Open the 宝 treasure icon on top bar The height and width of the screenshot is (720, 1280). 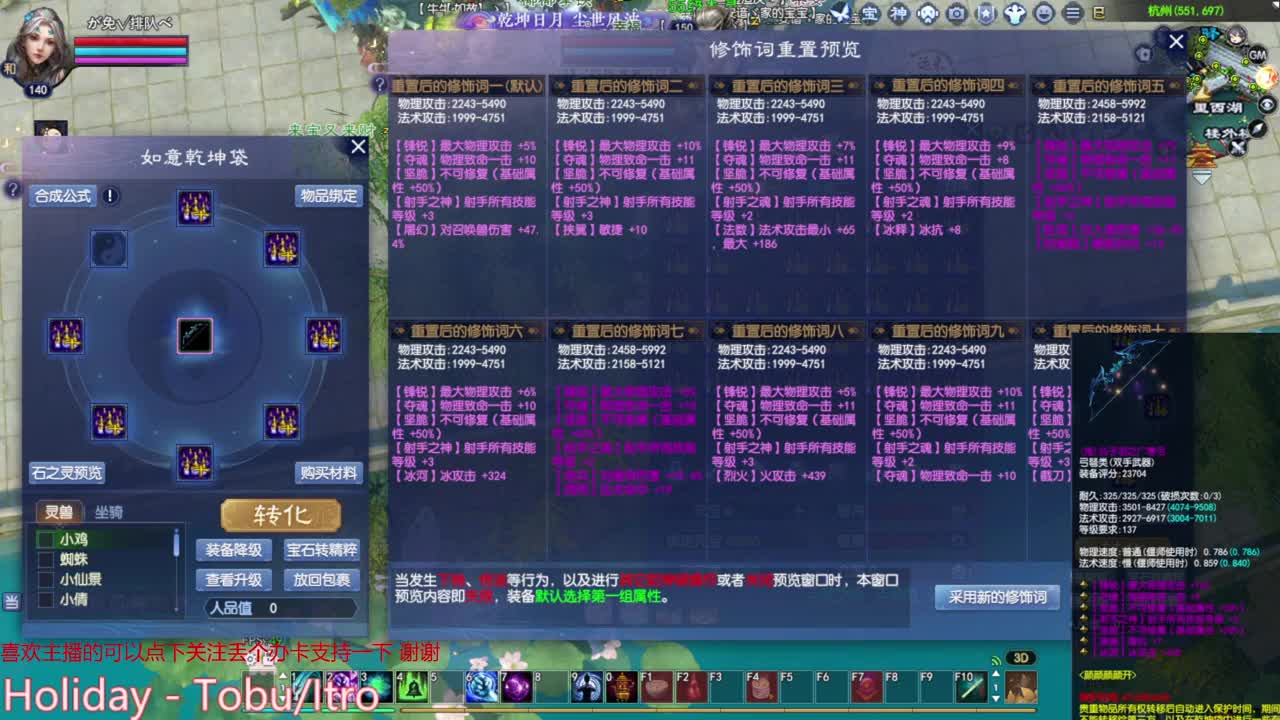click(x=870, y=14)
